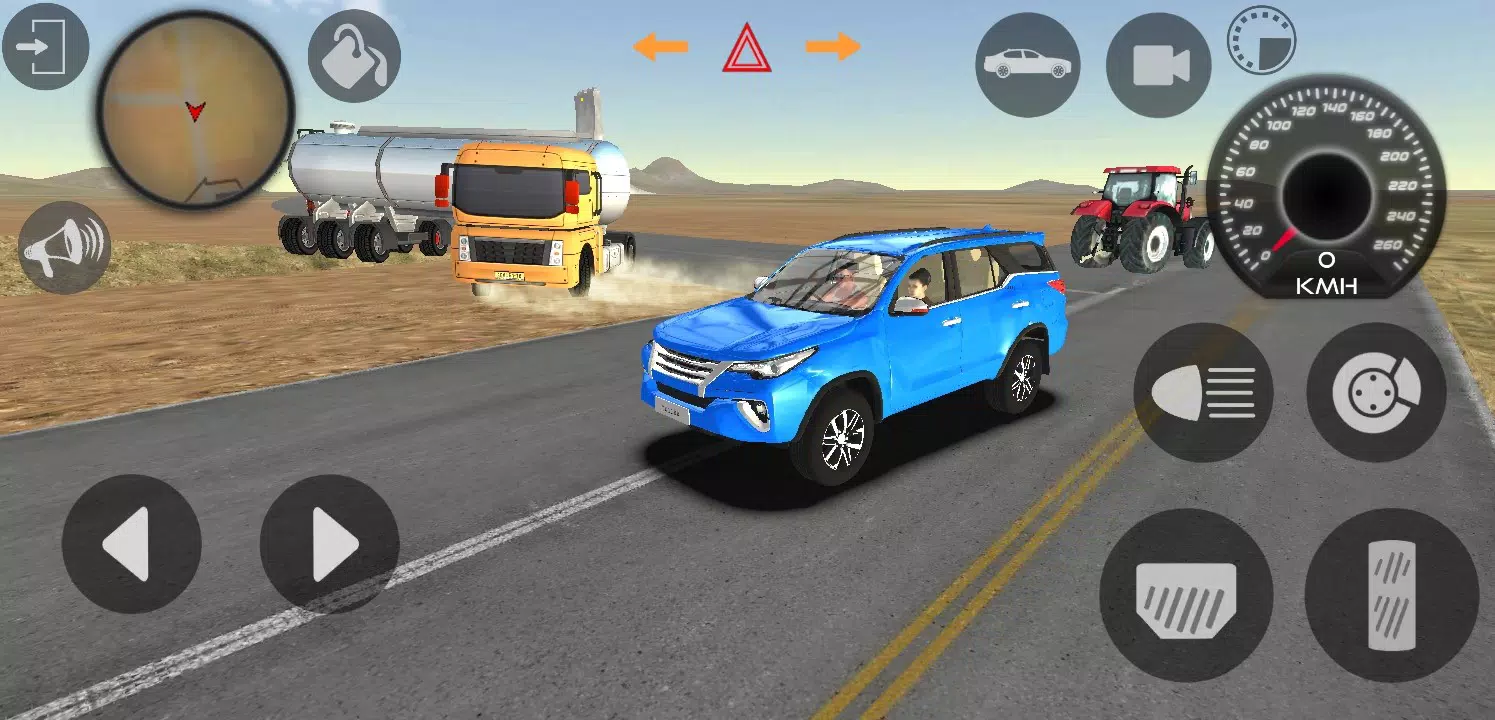
Task: Tap the exit vehicle door icon
Action: [45, 46]
